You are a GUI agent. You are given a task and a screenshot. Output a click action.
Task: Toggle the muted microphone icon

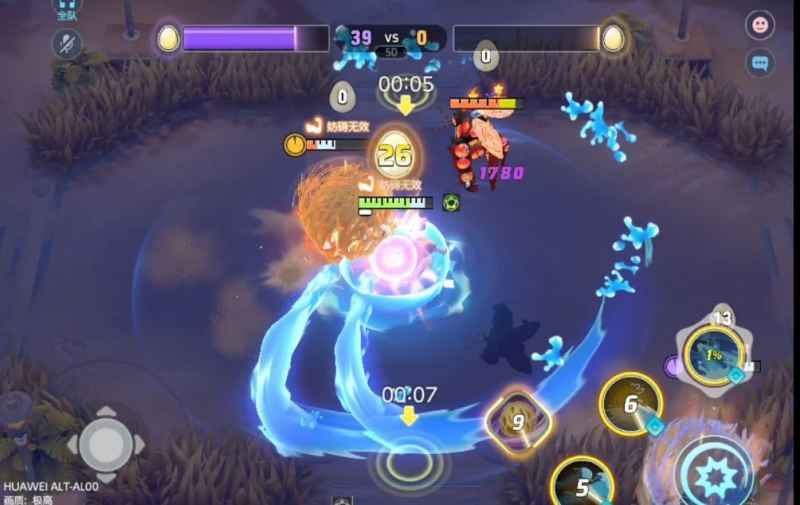pyautogui.click(x=67, y=43)
